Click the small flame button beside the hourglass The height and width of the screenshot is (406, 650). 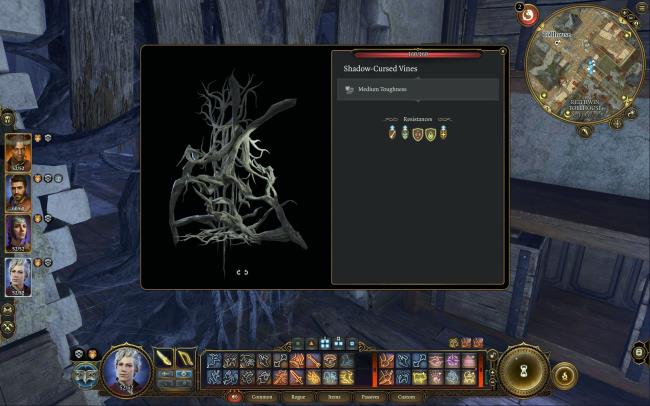564,376
